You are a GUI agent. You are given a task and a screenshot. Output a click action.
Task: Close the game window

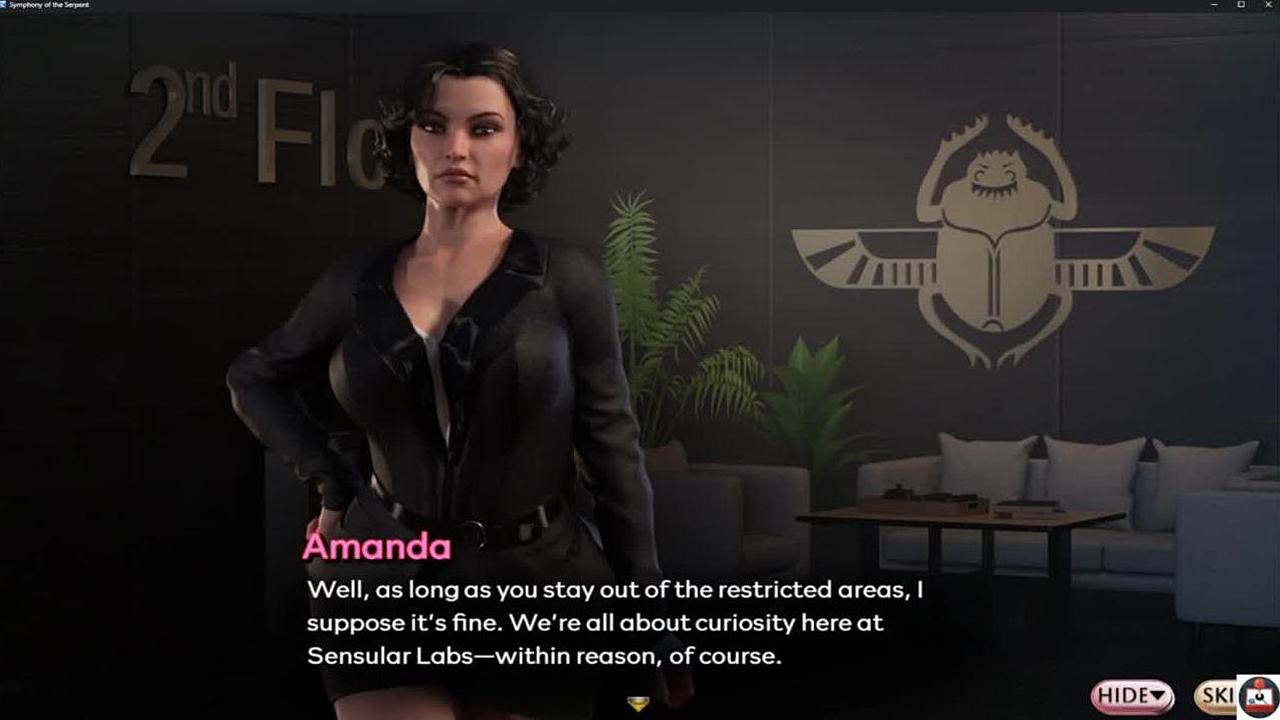(1268, 5)
